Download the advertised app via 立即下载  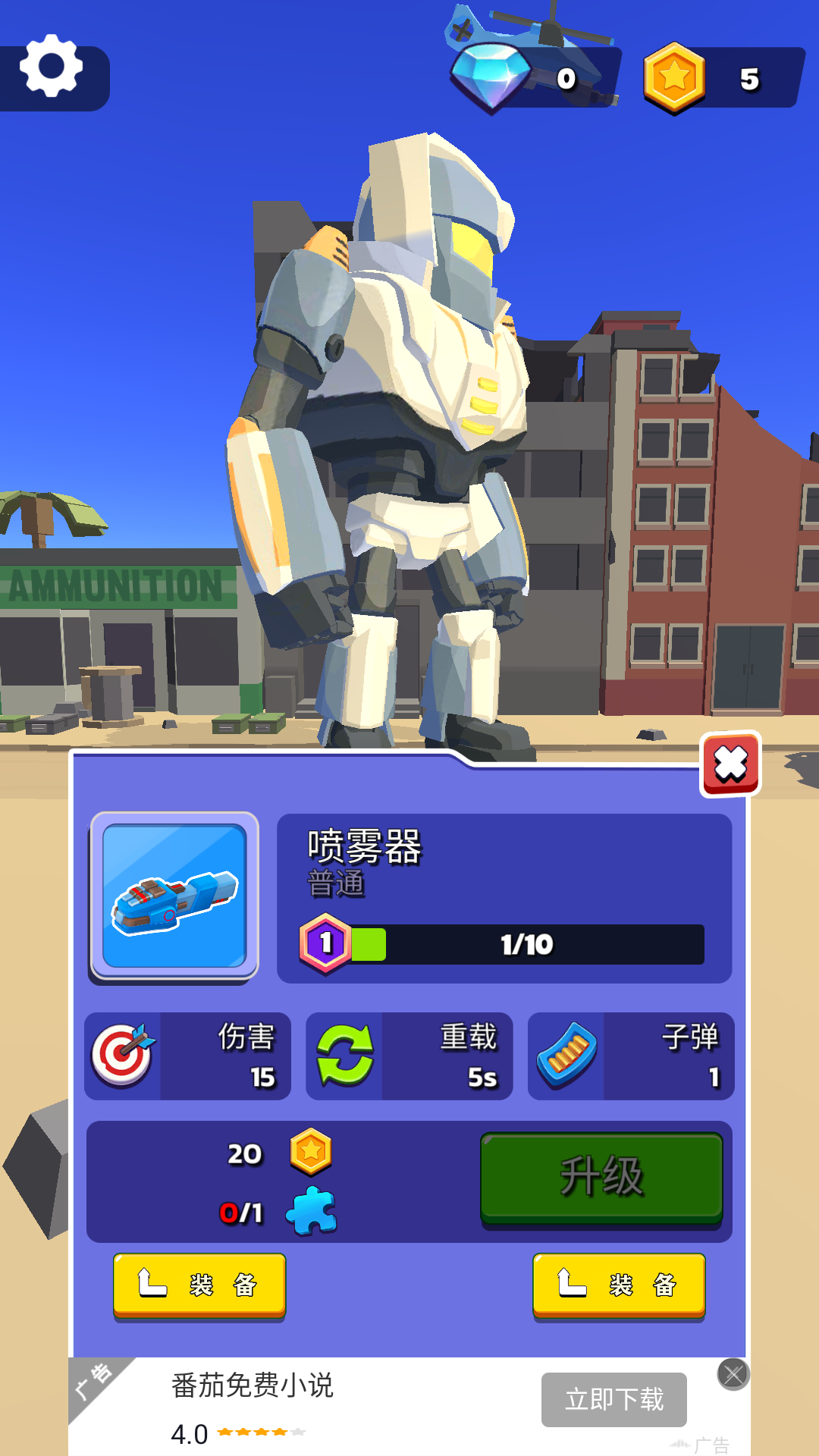pyautogui.click(x=613, y=1399)
